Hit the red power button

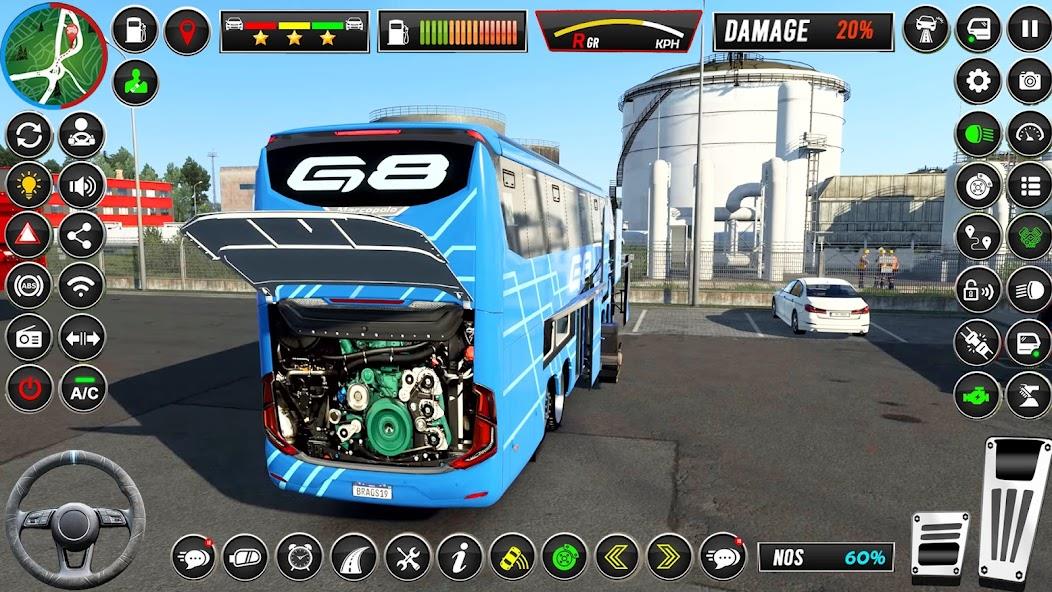coord(29,389)
